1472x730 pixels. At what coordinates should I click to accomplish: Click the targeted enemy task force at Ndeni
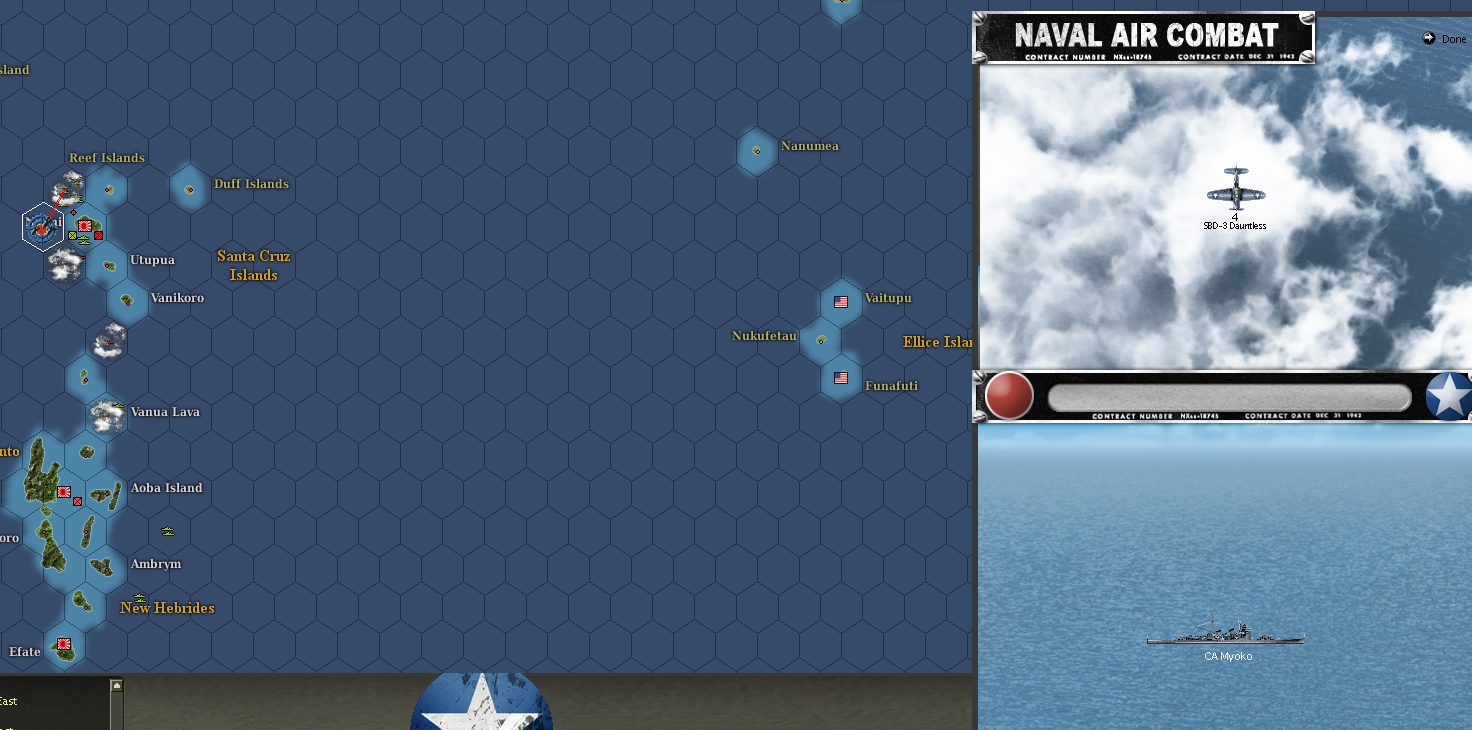point(42,228)
